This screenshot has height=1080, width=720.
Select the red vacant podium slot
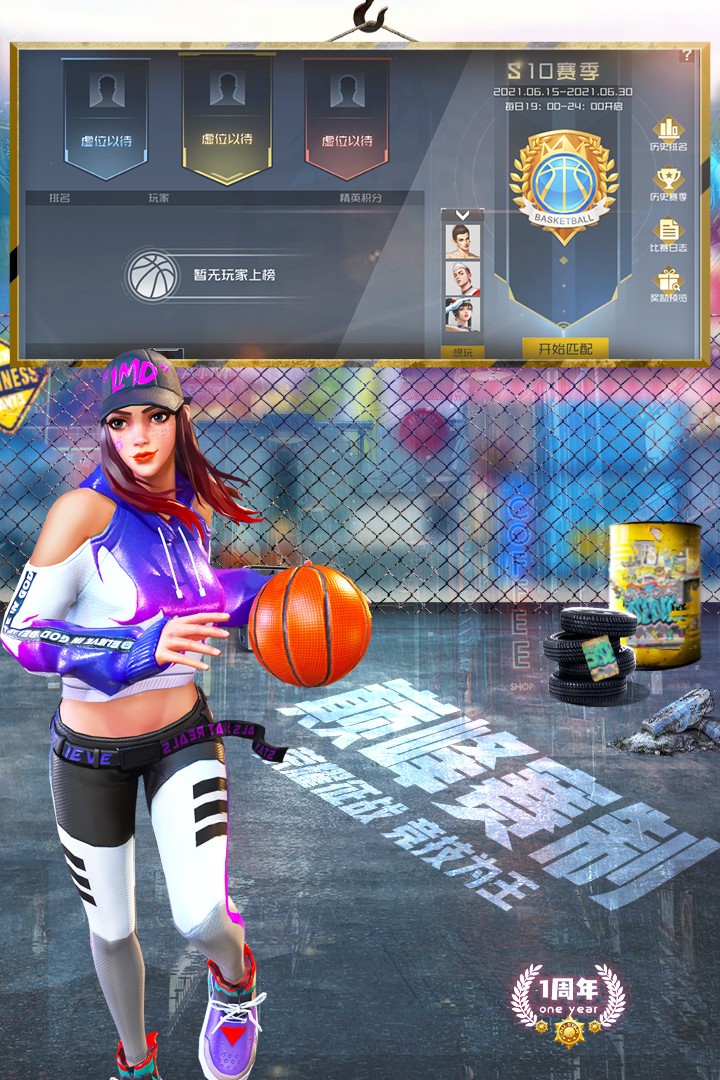tap(346, 117)
